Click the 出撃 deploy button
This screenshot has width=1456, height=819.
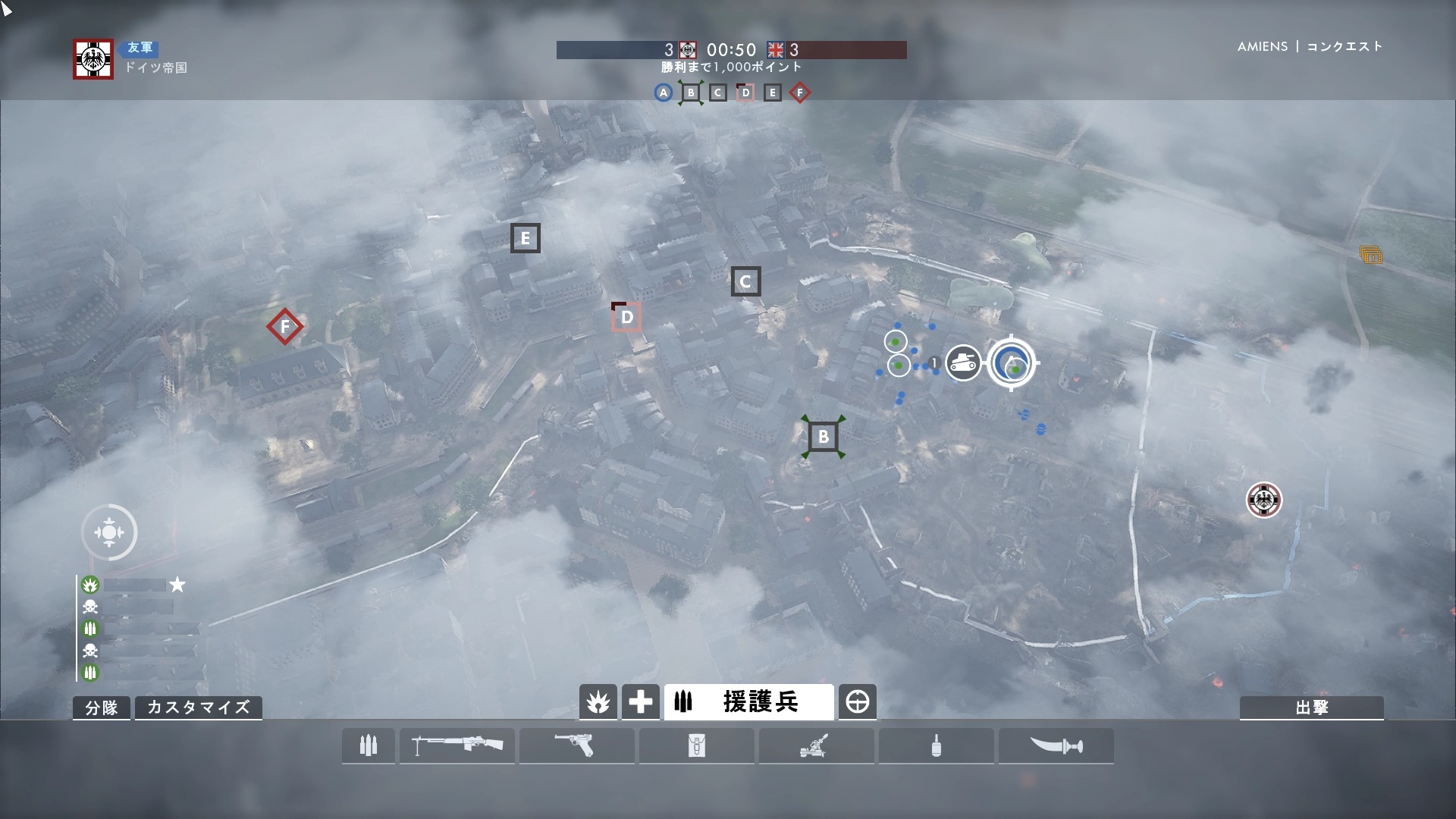pos(1311,708)
